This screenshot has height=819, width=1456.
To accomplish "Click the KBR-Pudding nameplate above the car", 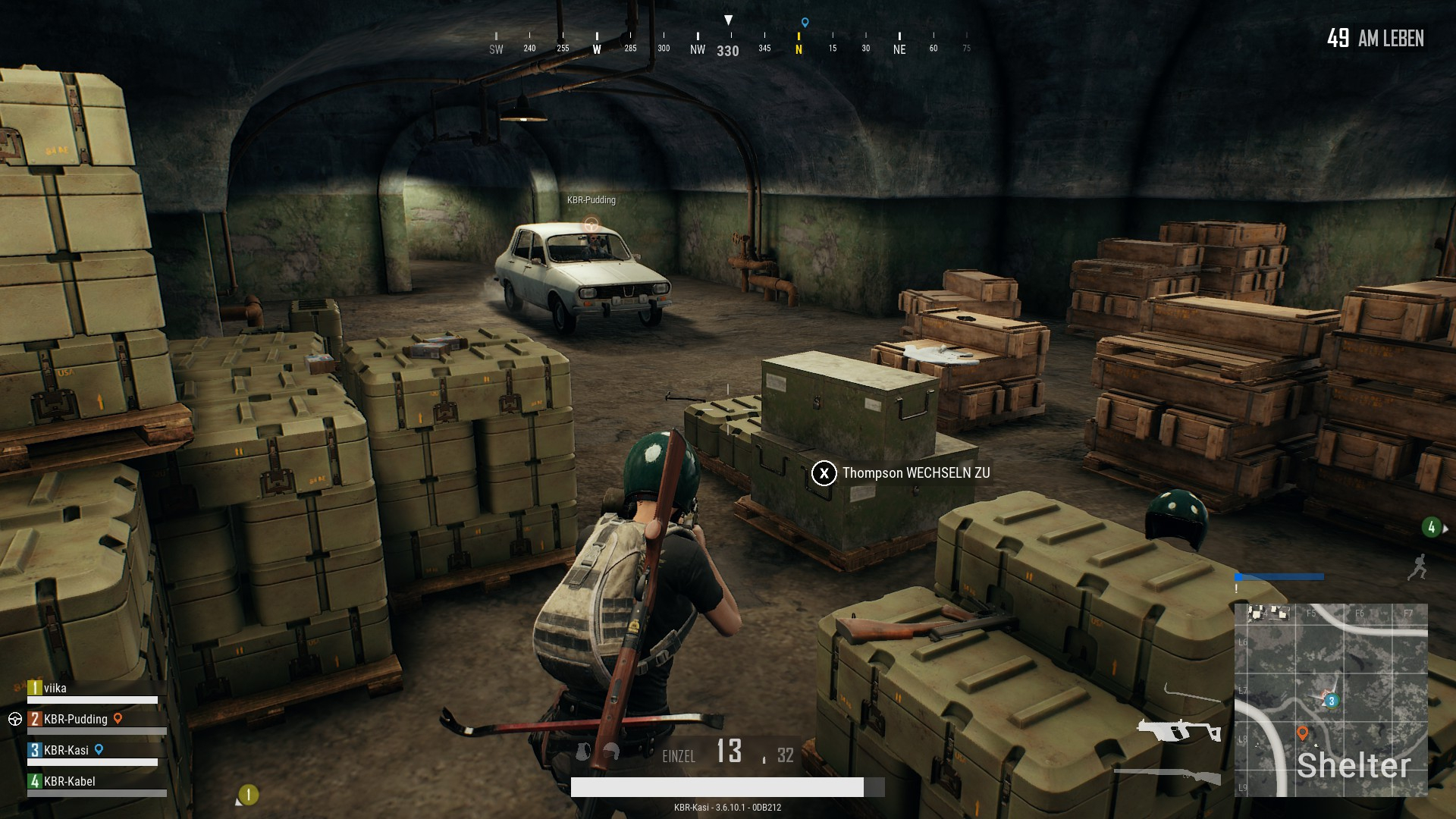I will click(x=591, y=200).
